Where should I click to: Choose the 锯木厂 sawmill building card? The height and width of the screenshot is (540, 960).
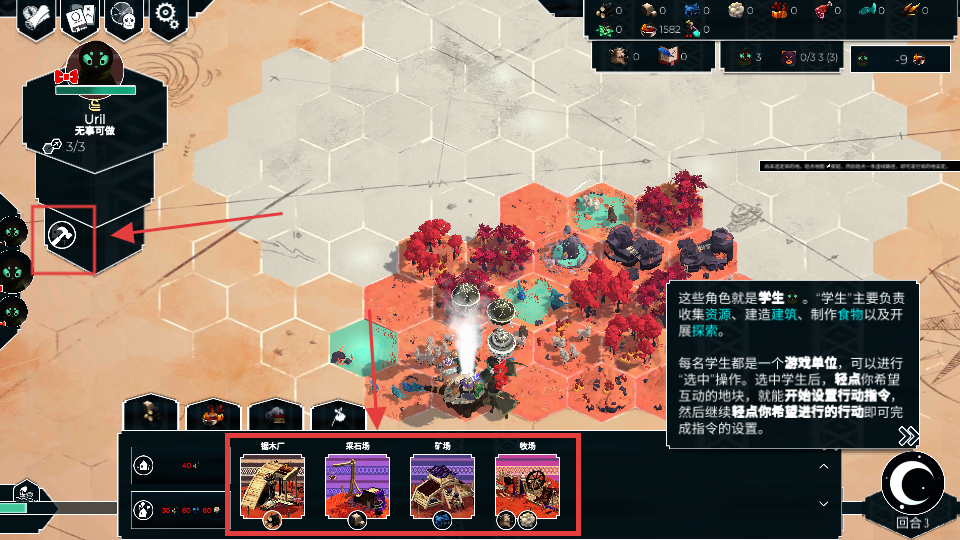(272, 486)
